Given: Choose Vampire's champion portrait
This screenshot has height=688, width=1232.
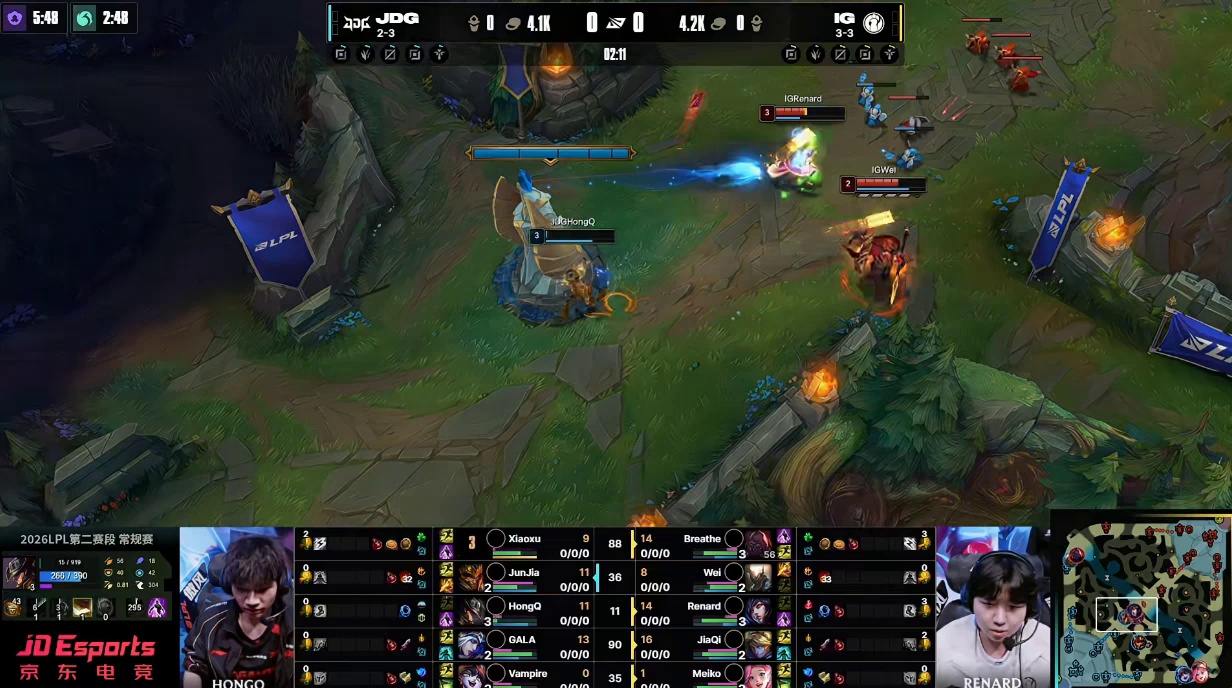Looking at the screenshot, I should 472,676.
